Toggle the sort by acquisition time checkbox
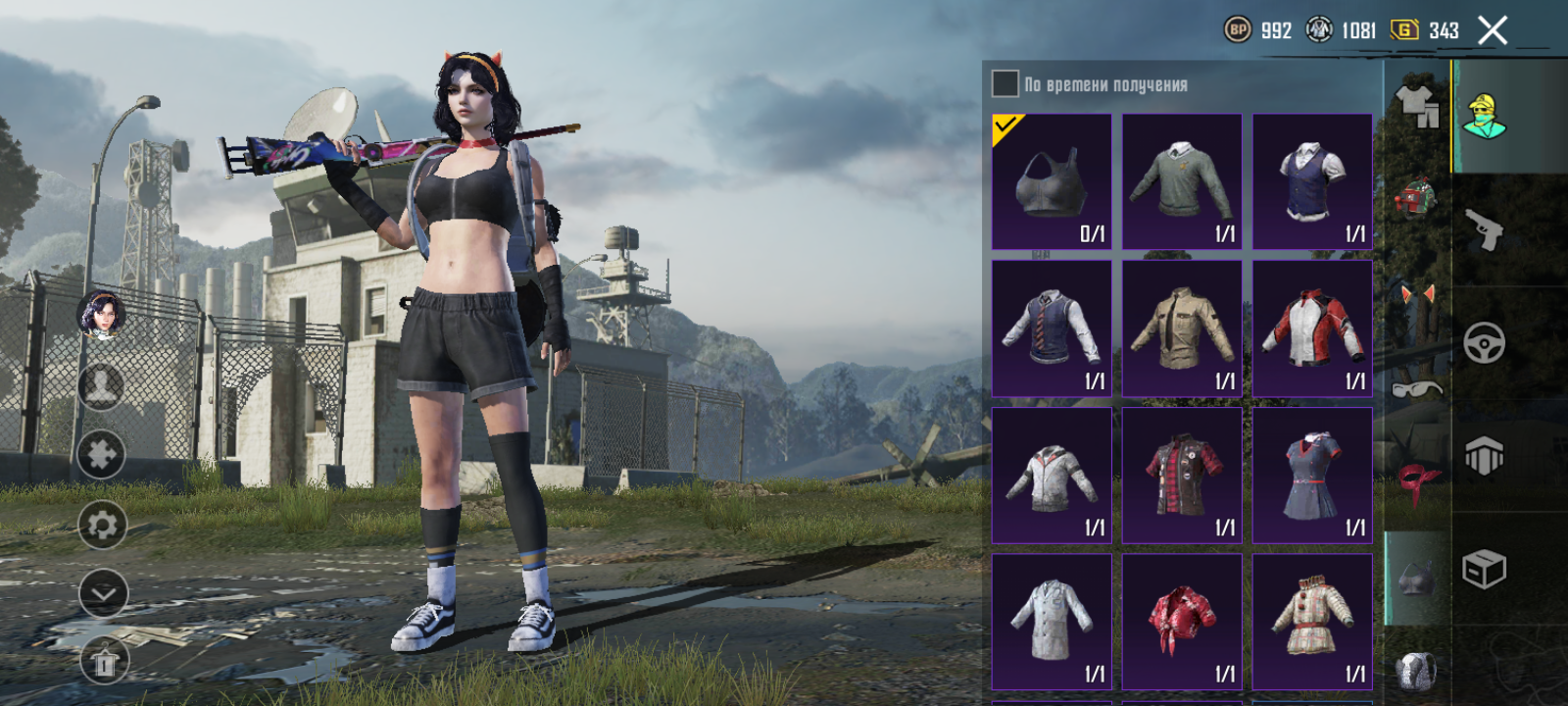 coord(1004,84)
